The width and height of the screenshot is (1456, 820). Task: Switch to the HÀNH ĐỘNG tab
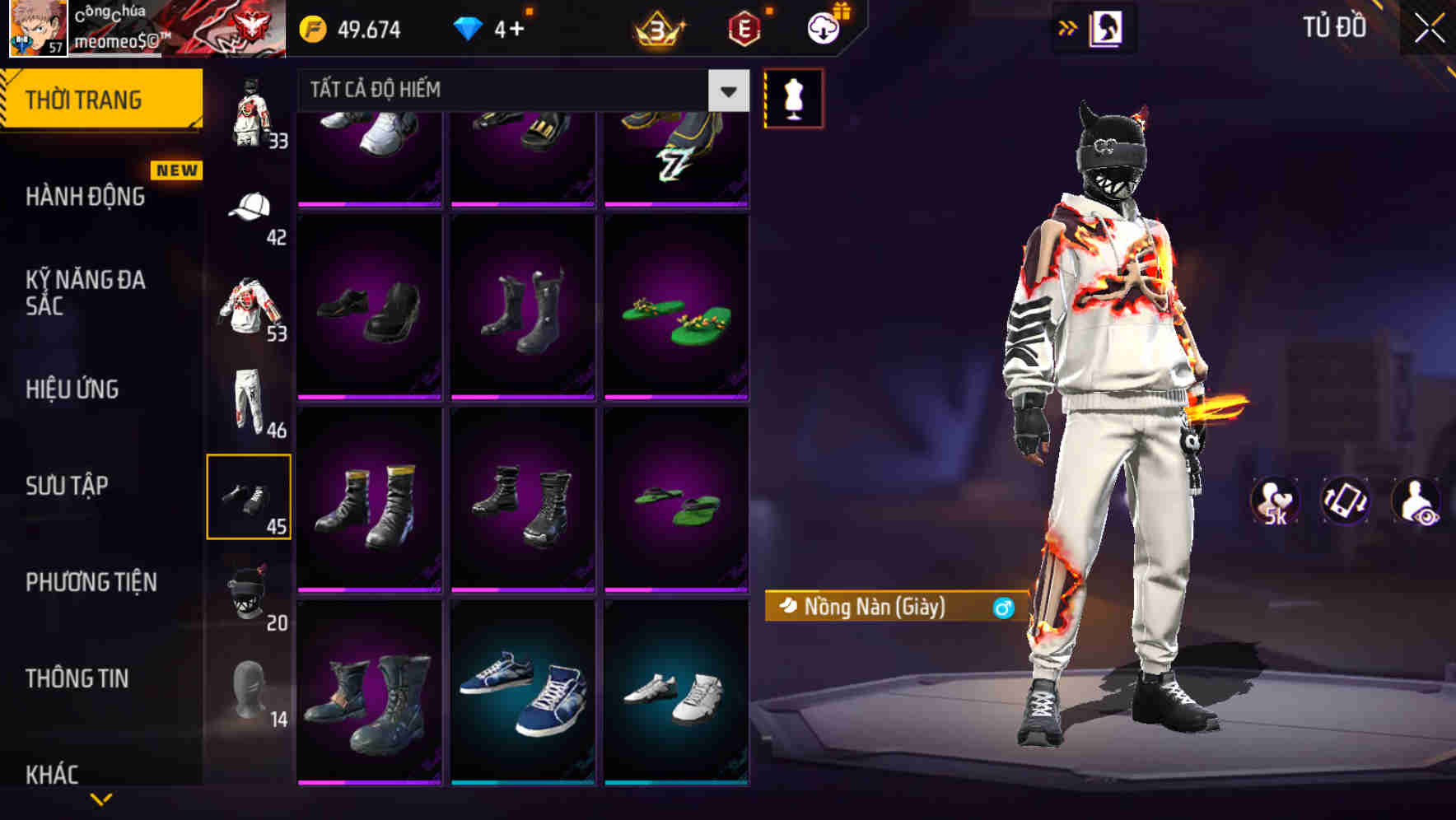click(x=85, y=198)
